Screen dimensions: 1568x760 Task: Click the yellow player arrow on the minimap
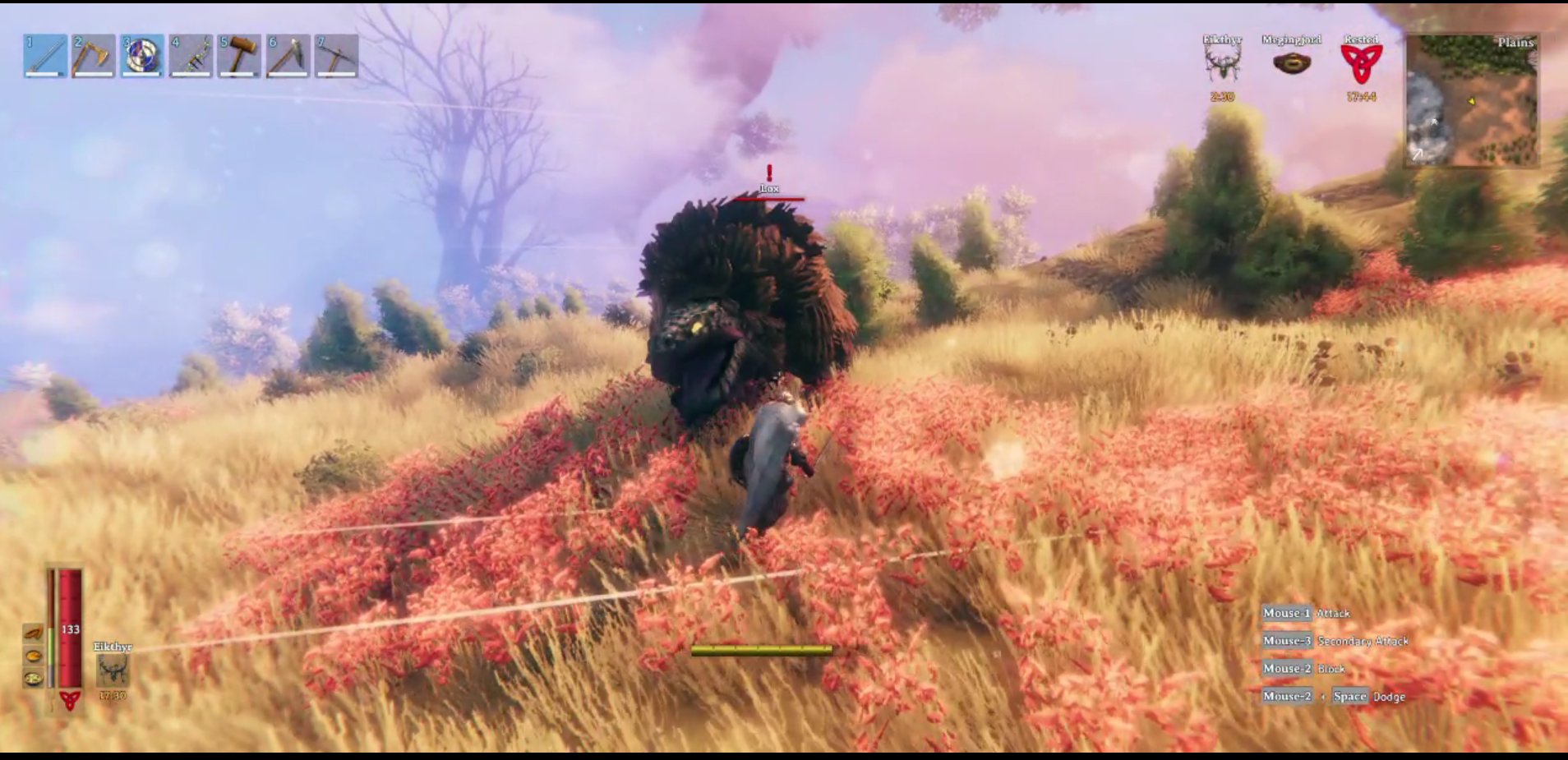pyautogui.click(x=1472, y=102)
